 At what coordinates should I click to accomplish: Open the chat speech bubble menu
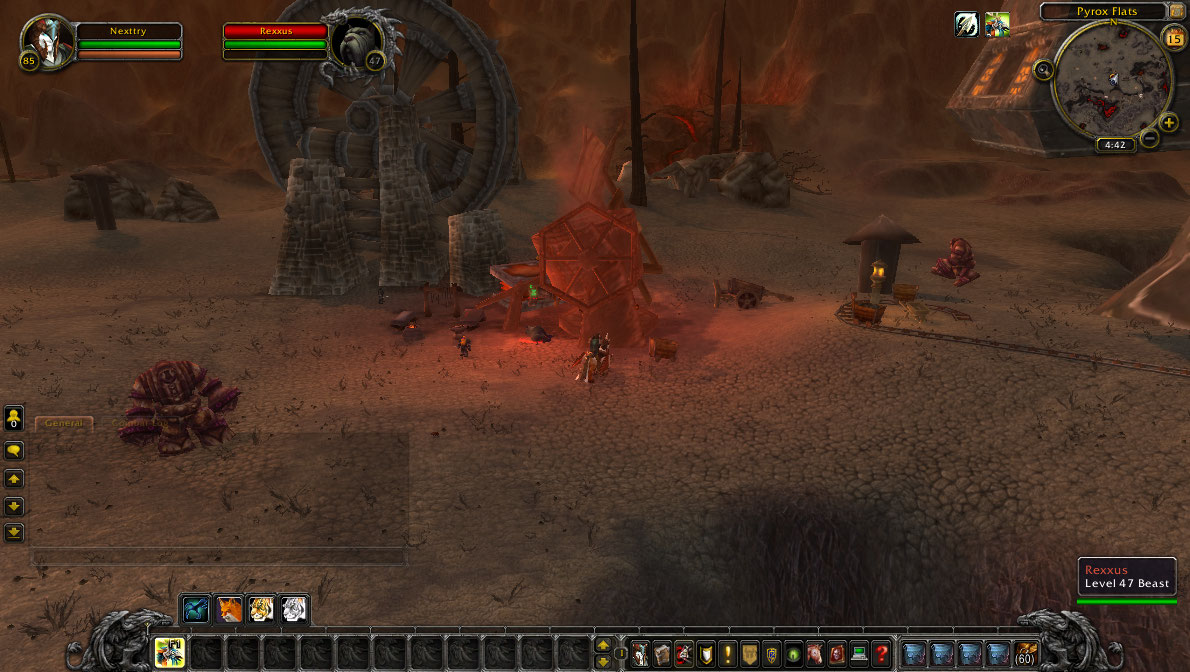click(14, 451)
